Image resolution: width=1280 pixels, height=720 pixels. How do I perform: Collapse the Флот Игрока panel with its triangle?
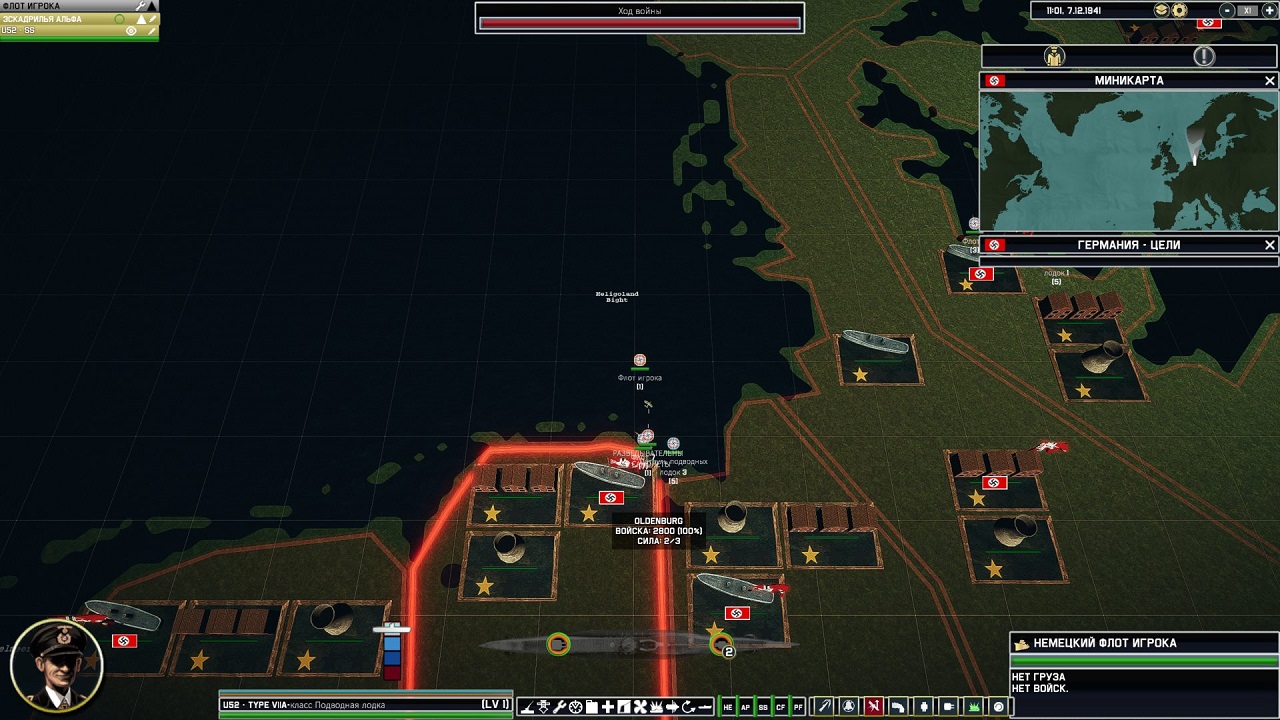152,6
